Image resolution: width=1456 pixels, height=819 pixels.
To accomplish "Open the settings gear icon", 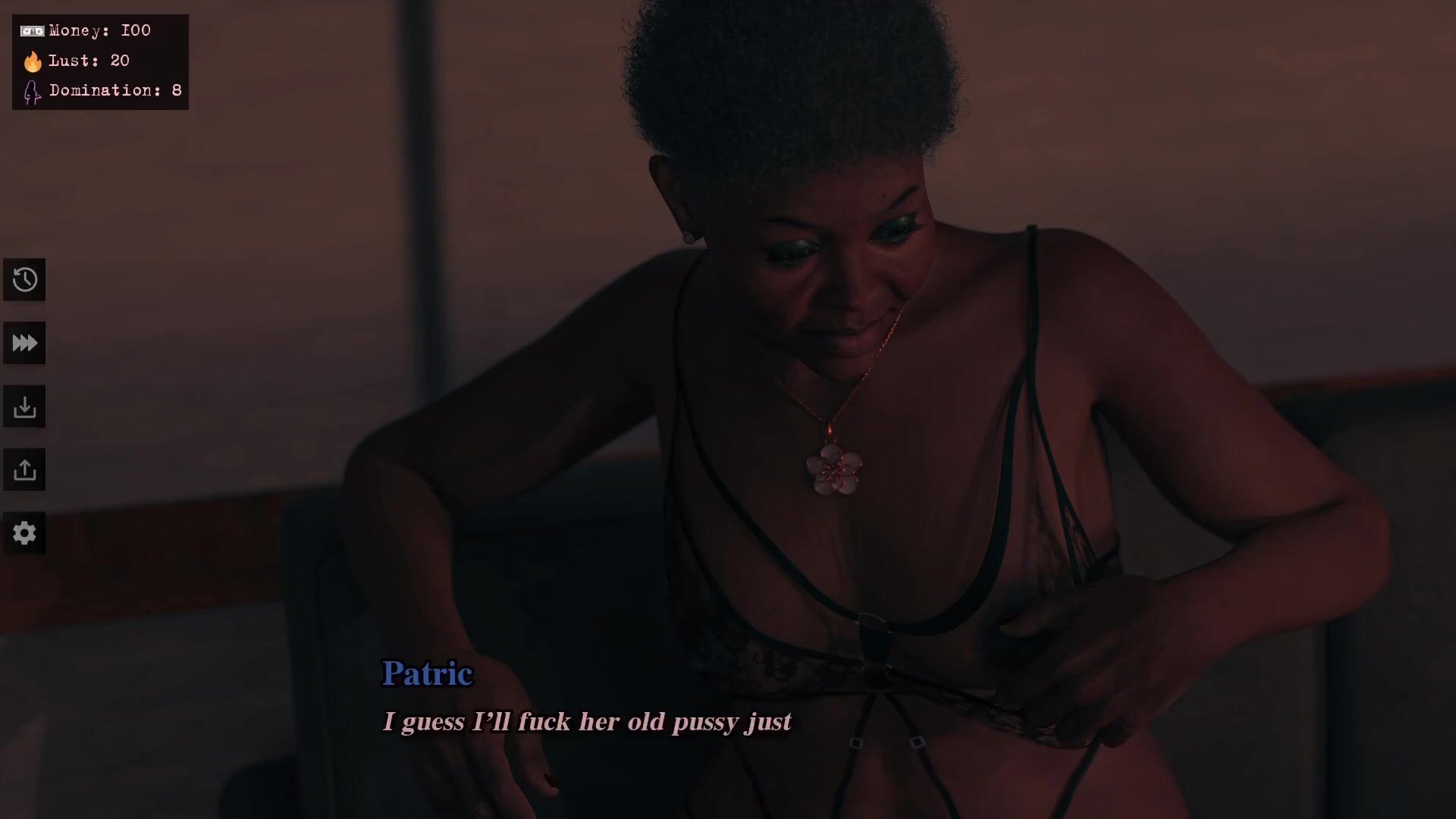I will pos(24,533).
